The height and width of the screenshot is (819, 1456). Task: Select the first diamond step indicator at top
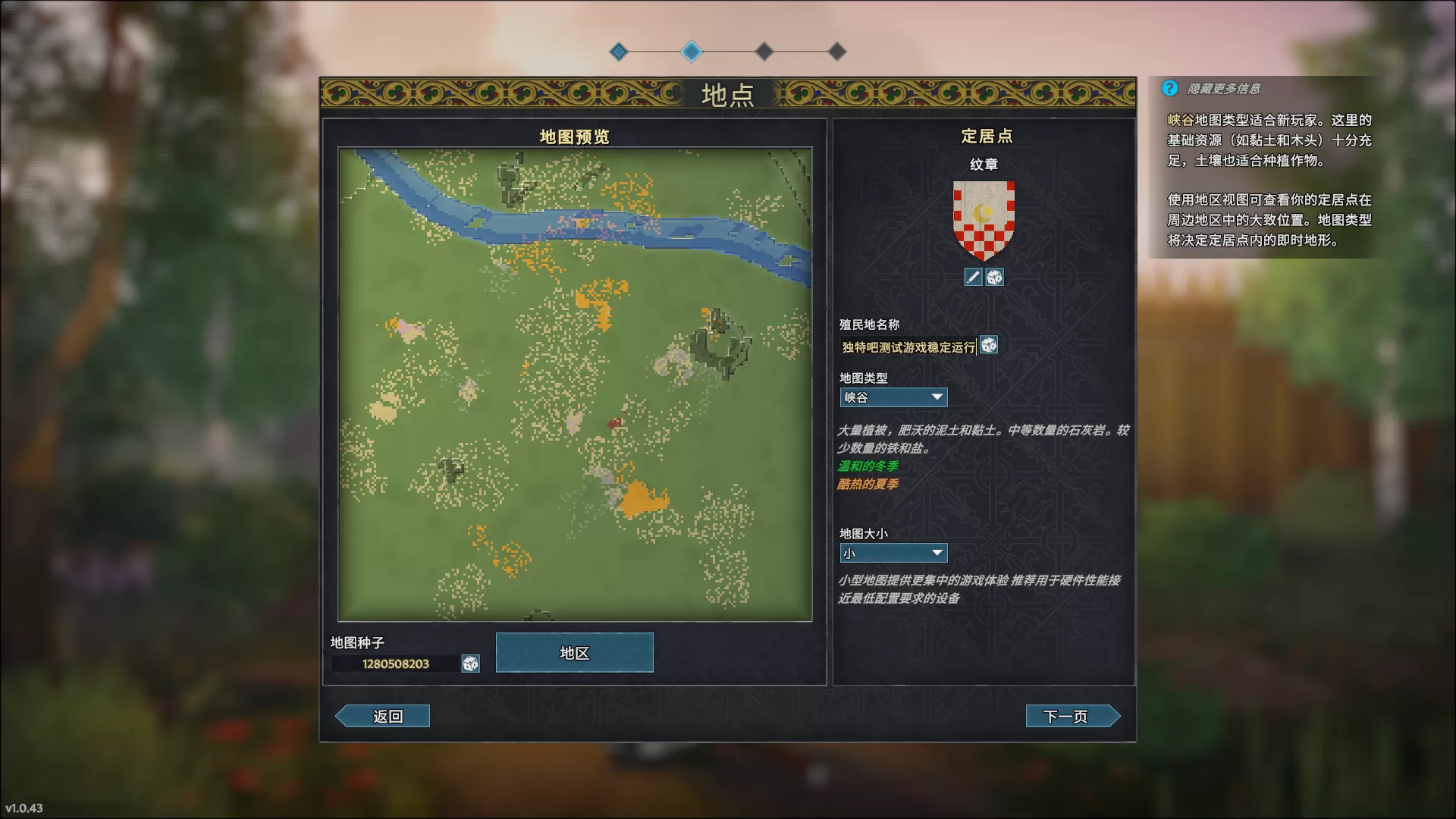(x=620, y=52)
